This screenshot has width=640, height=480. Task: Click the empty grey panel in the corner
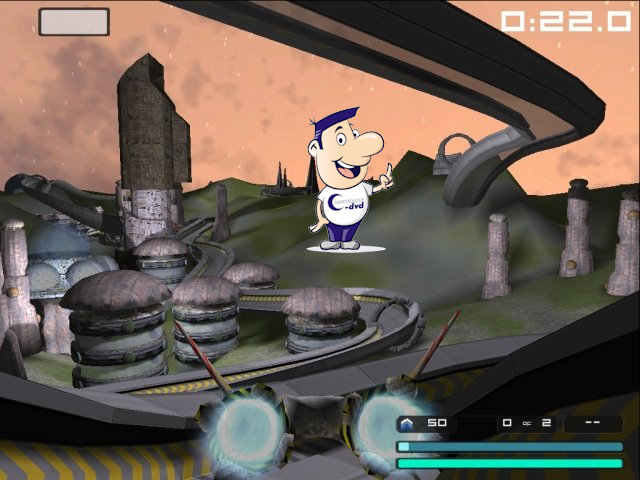[74, 21]
